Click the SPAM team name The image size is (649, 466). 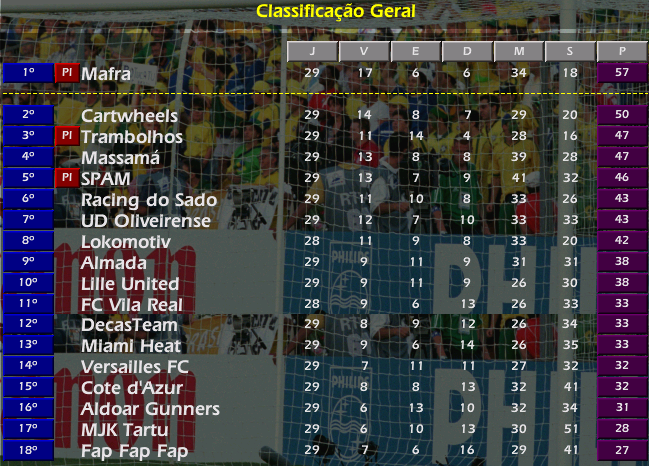coord(108,178)
